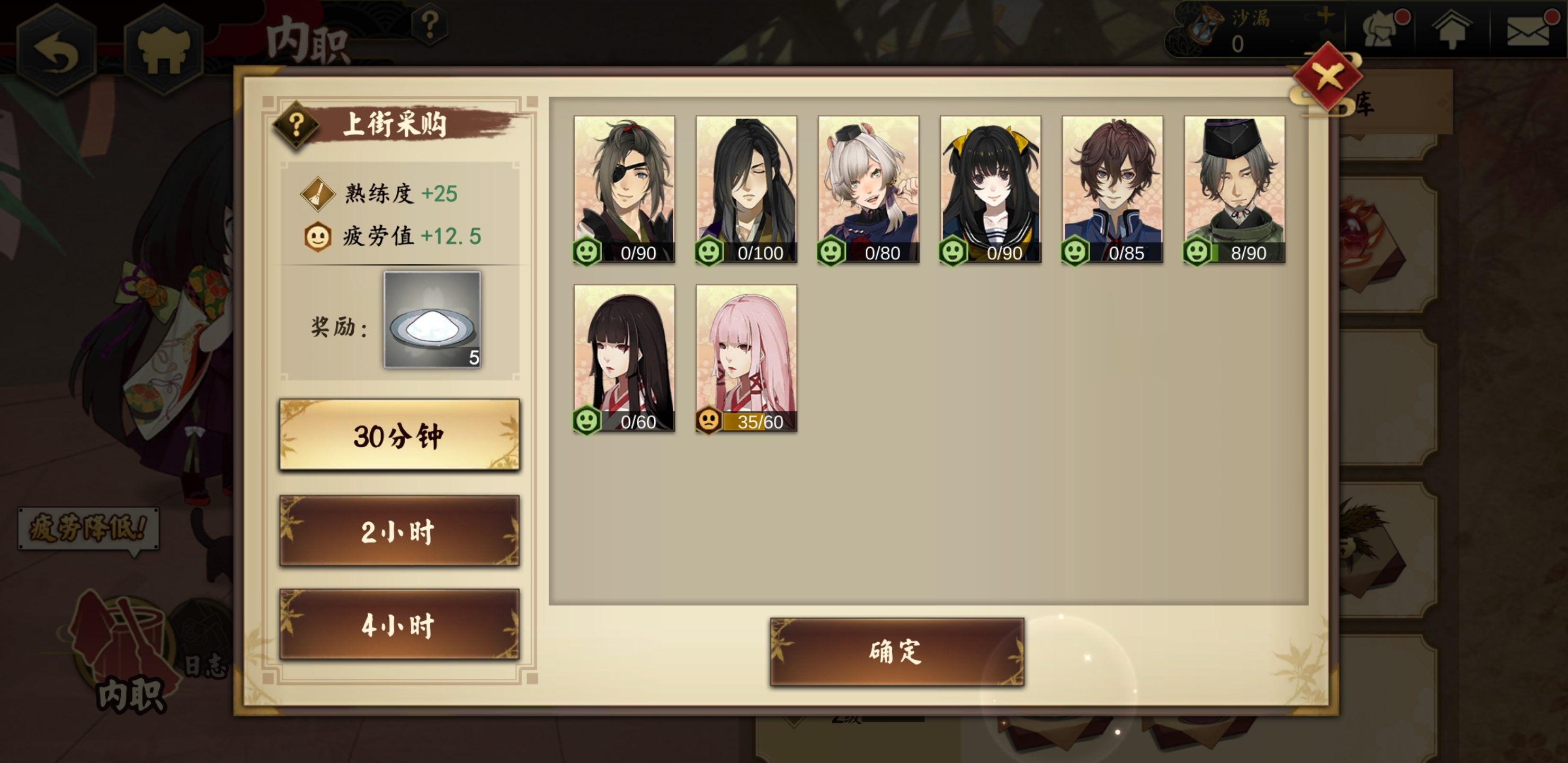Select the 2小时 duration option

pyautogui.click(x=399, y=531)
